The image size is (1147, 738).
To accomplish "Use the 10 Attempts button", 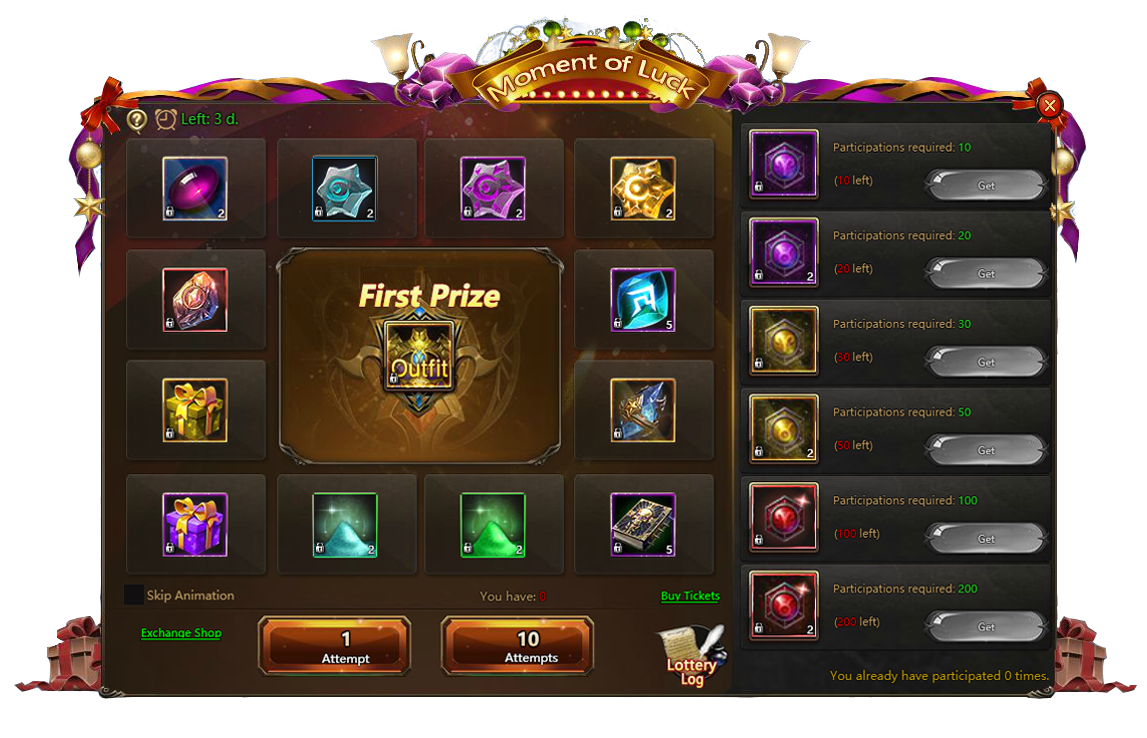I will tap(517, 646).
